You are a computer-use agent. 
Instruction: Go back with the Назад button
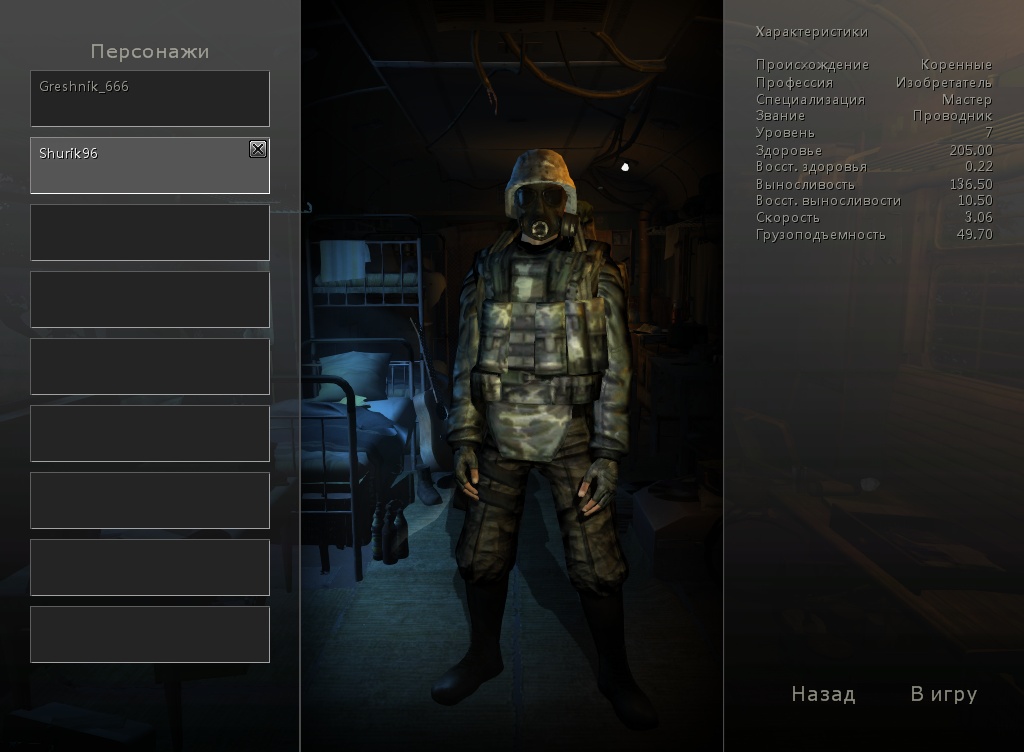[x=823, y=694]
